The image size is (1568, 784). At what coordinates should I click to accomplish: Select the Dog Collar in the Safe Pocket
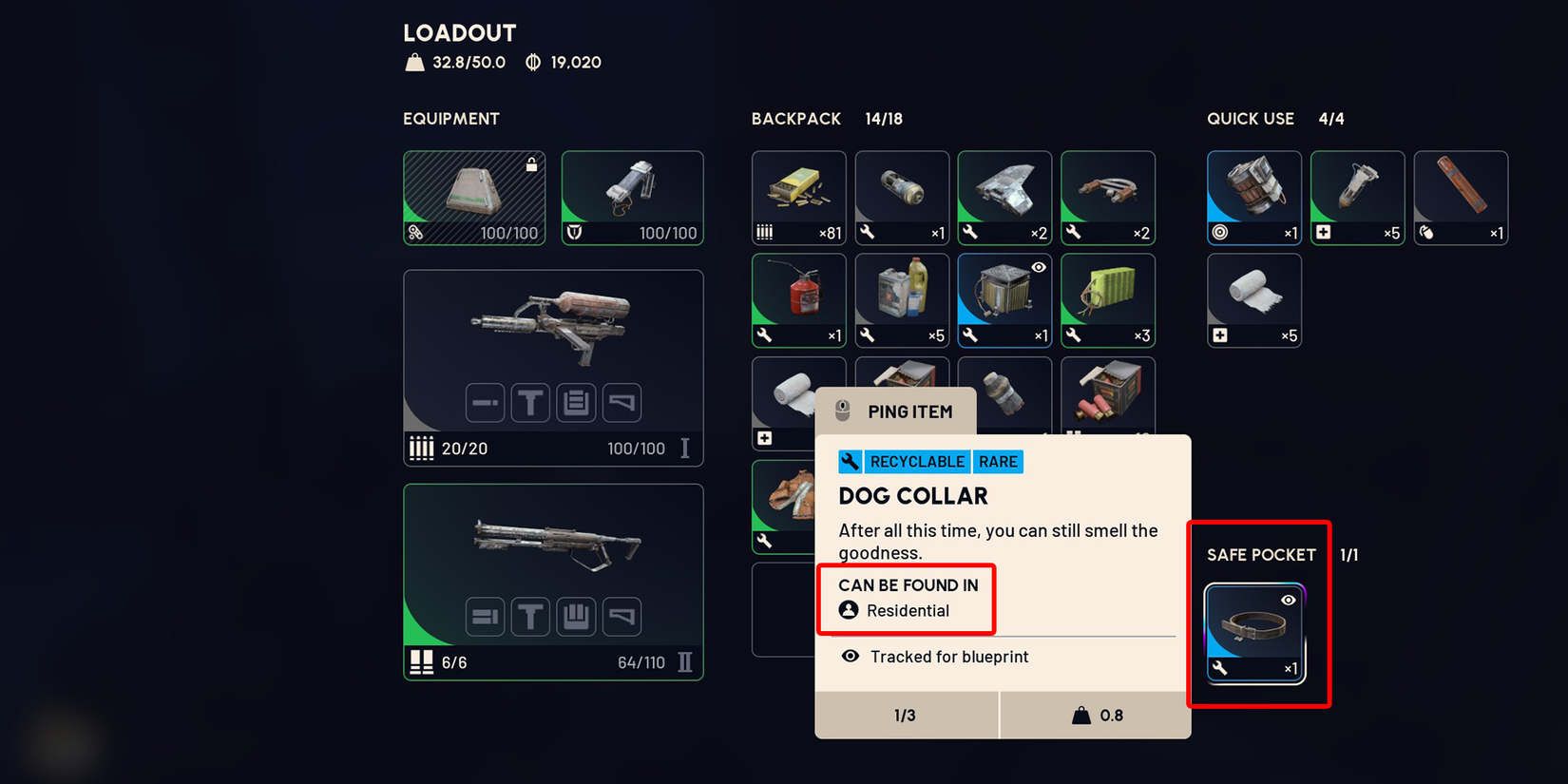click(x=1254, y=632)
